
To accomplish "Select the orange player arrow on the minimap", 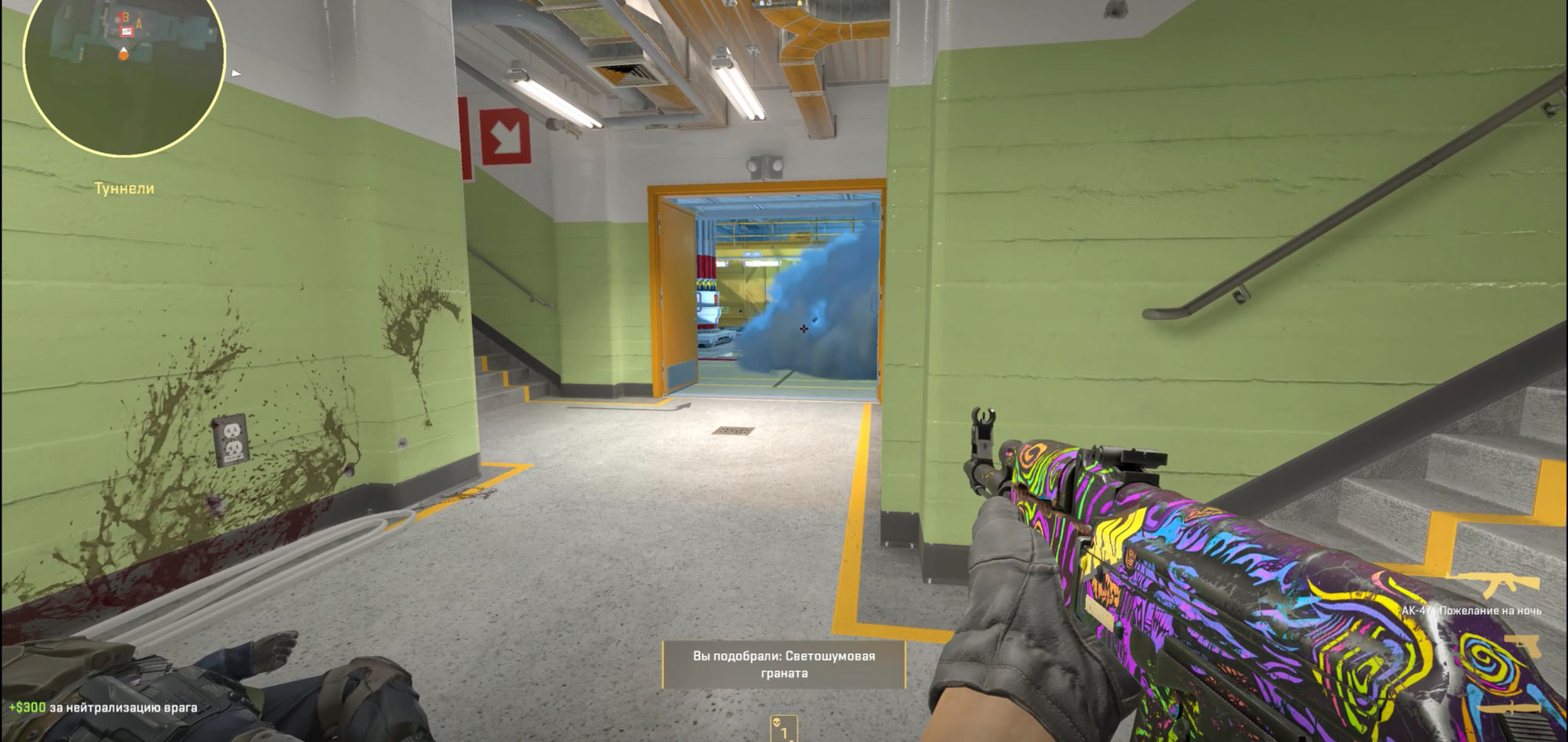I will tap(123, 53).
